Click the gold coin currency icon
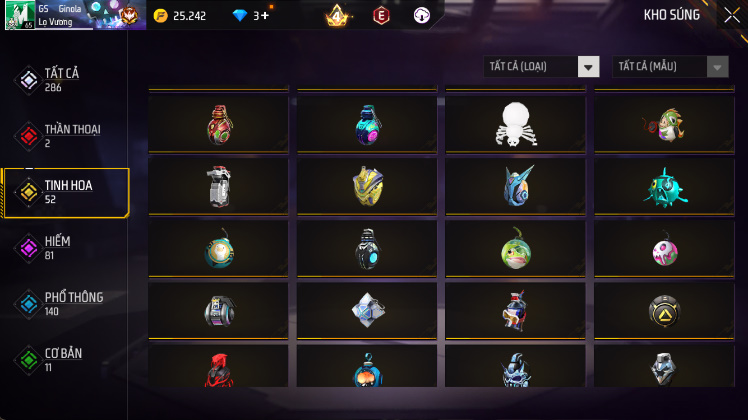The height and width of the screenshot is (420, 748). (x=161, y=15)
